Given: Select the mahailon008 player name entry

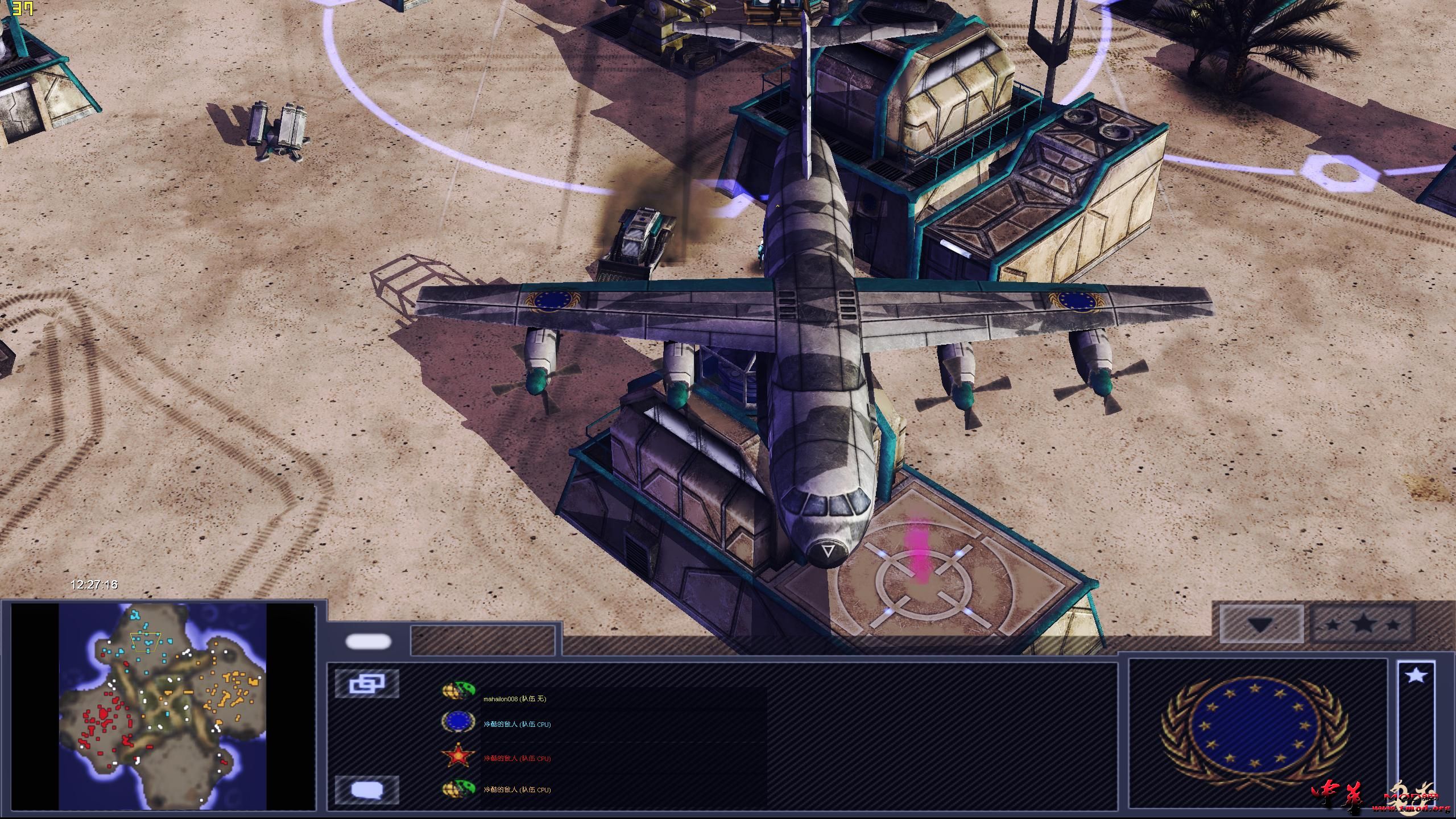Looking at the screenshot, I should 515,700.
